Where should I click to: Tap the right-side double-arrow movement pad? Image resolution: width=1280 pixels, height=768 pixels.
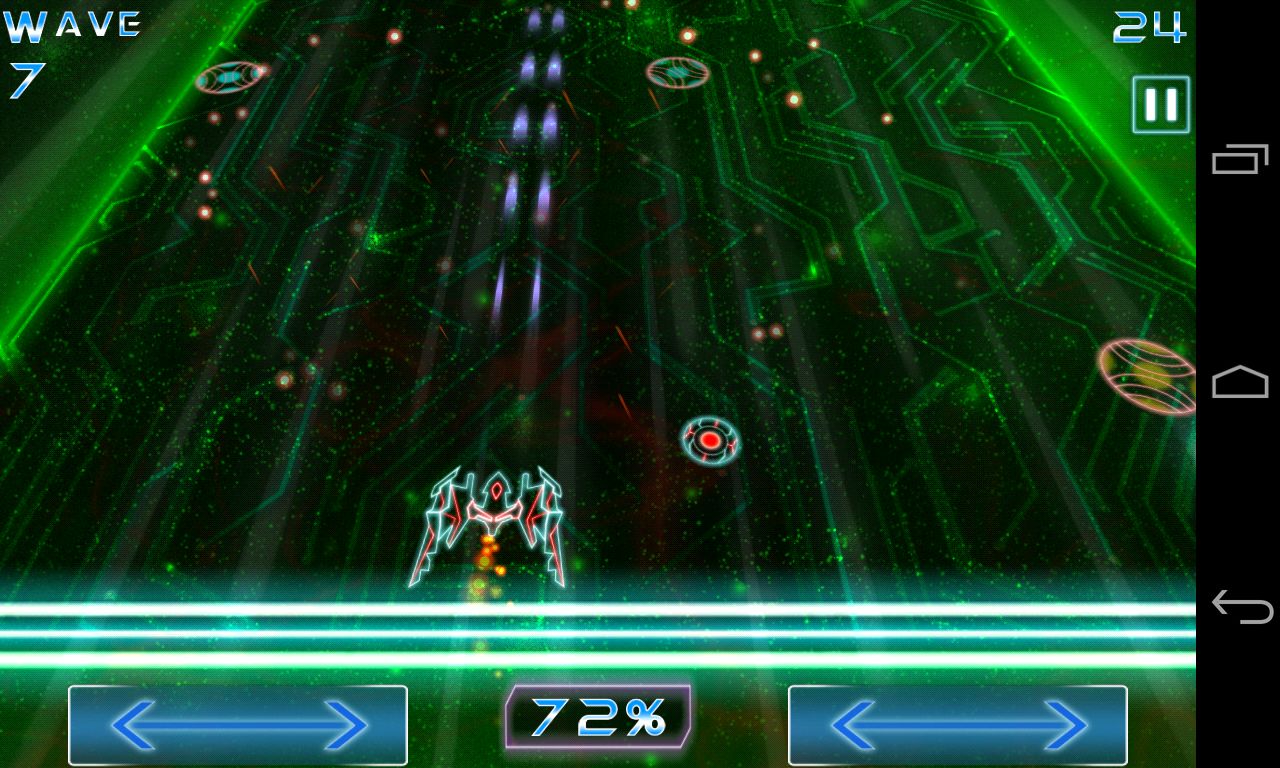(958, 725)
